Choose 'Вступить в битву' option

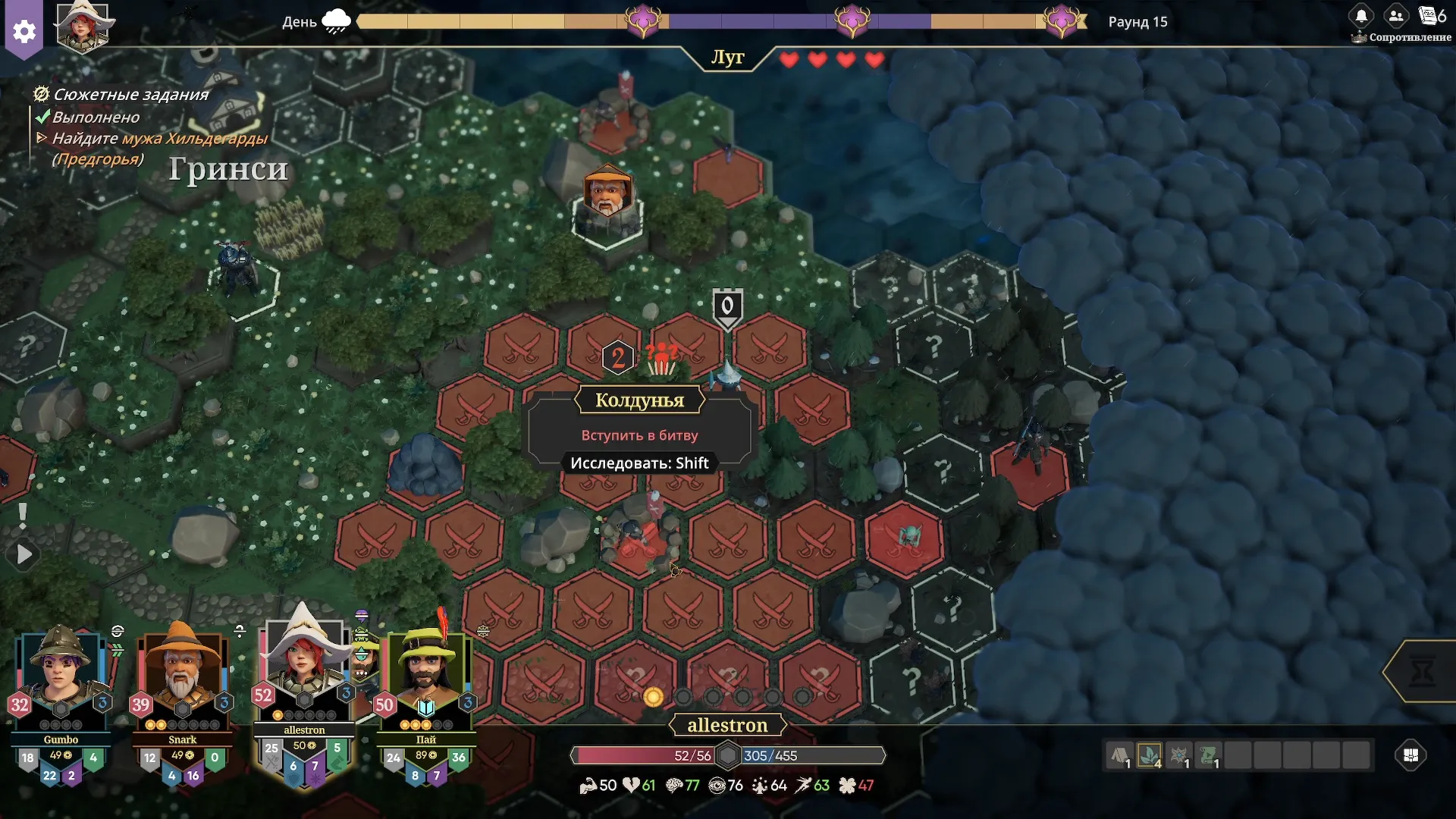coord(639,435)
